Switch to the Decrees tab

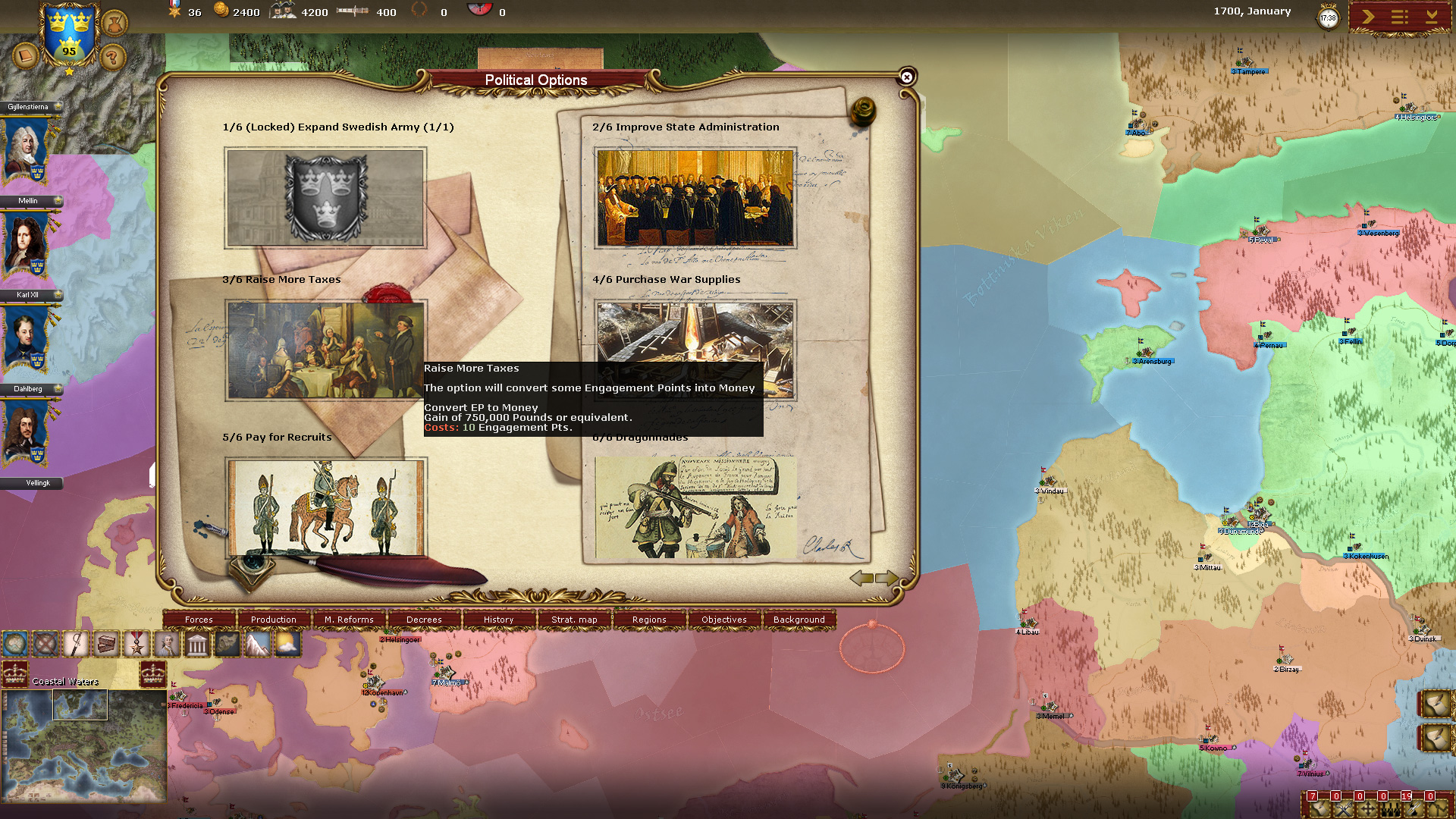coord(423,620)
